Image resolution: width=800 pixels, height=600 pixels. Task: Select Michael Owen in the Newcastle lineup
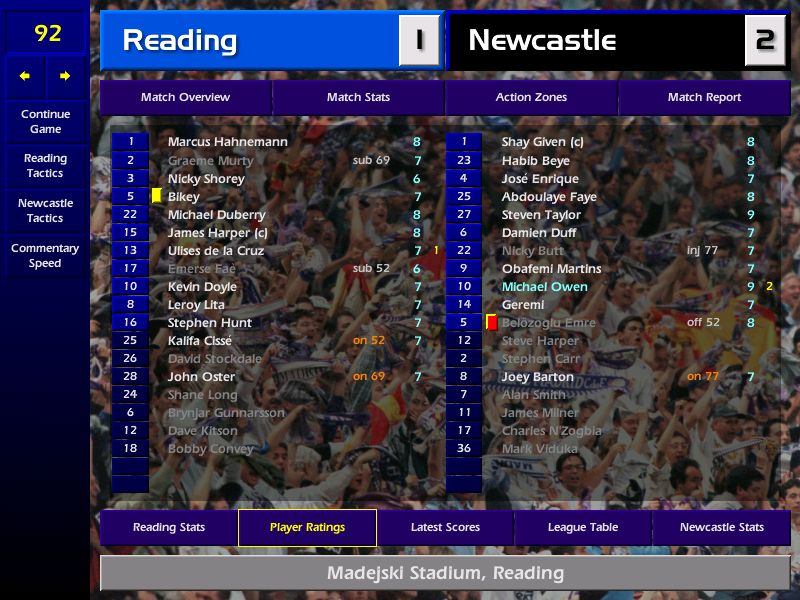point(544,287)
